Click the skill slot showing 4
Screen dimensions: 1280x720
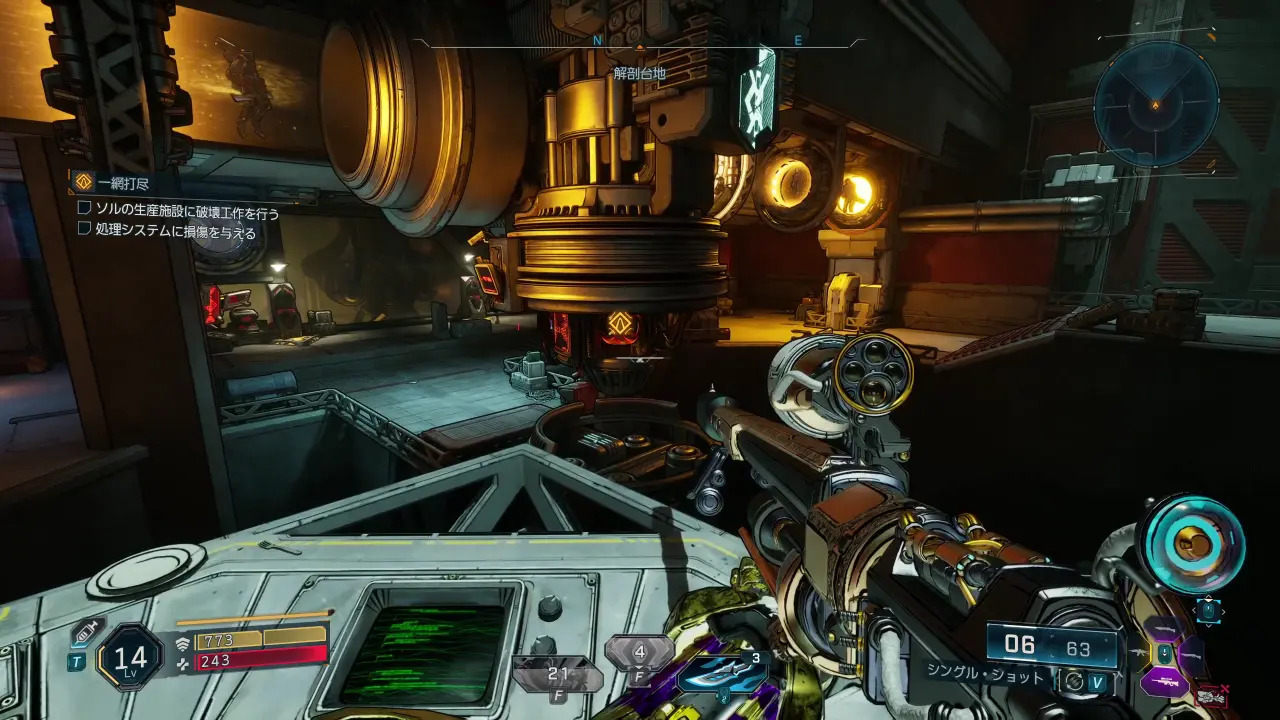pos(638,653)
